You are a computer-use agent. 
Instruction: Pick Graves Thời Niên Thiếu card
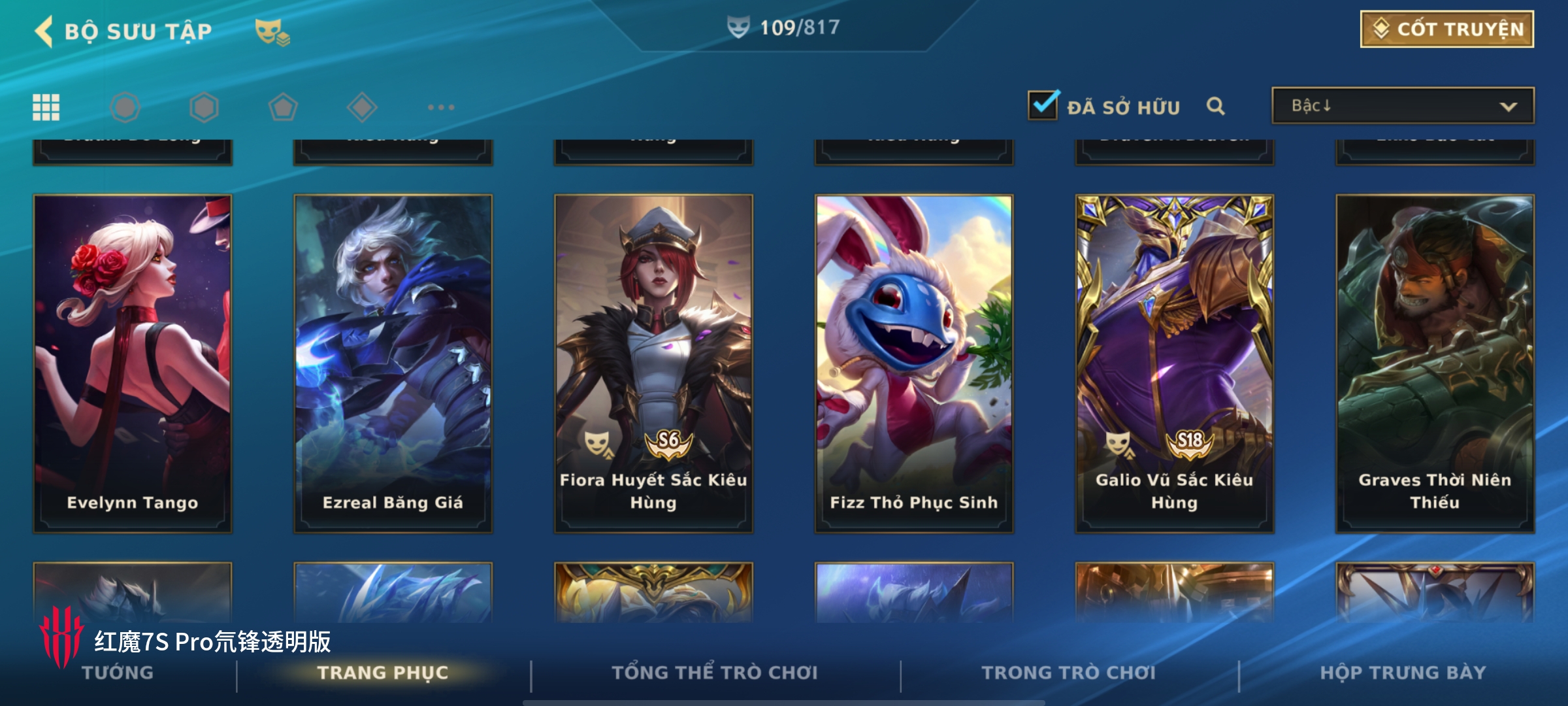coord(1435,363)
